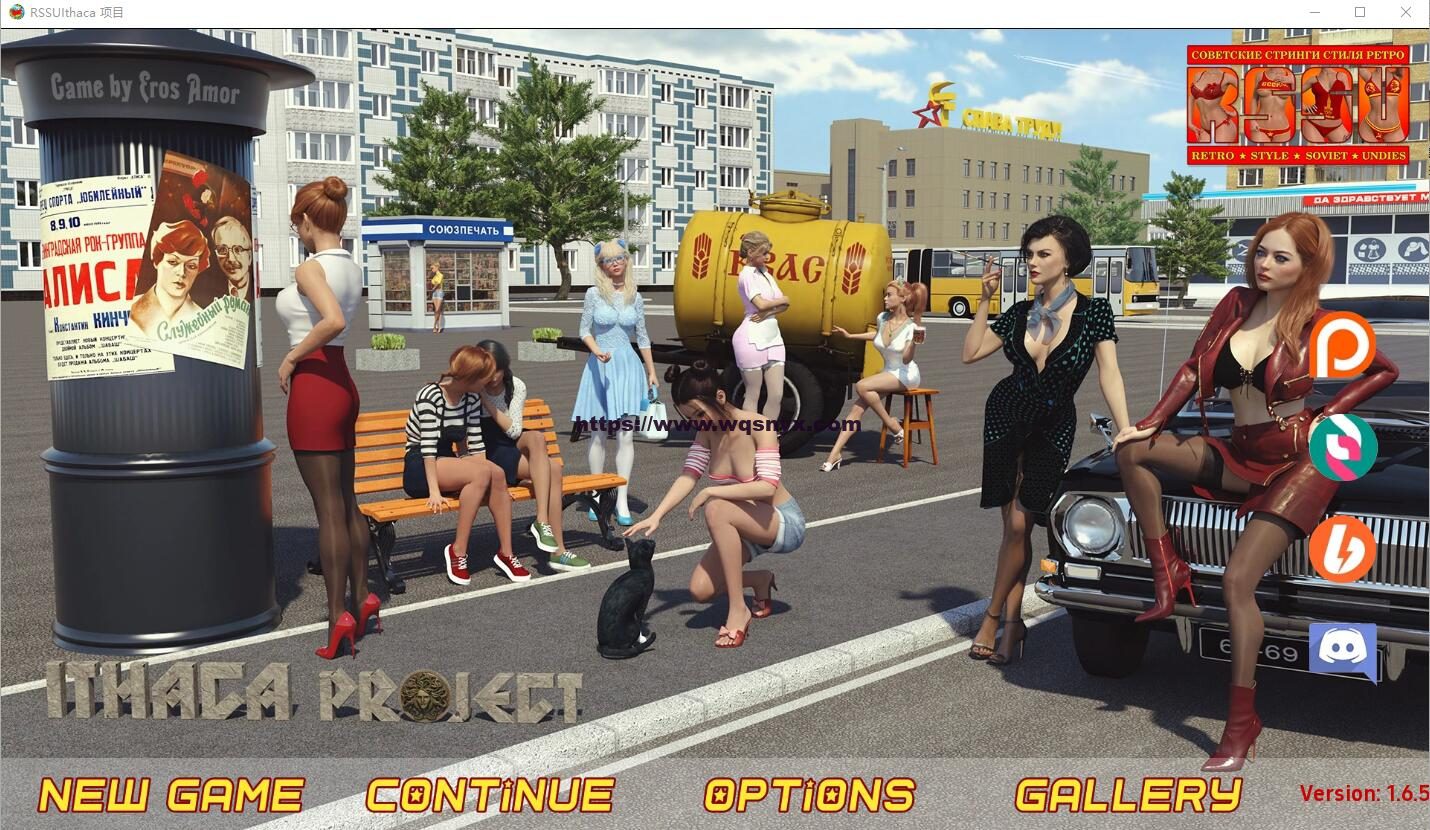This screenshot has width=1430, height=830.
Task: Maximize the game window
Action: (1361, 12)
